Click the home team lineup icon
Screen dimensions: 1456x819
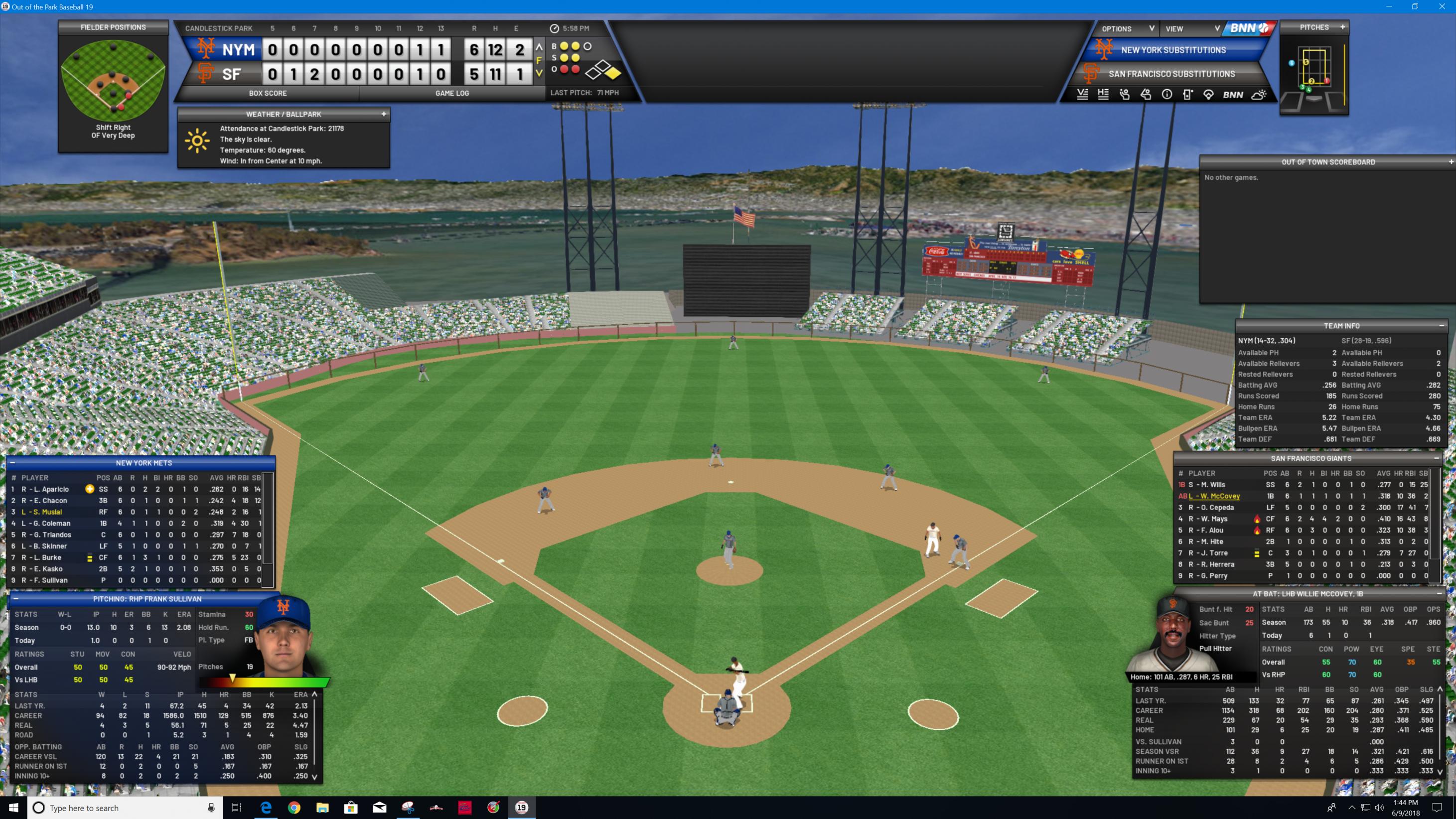click(x=1103, y=95)
